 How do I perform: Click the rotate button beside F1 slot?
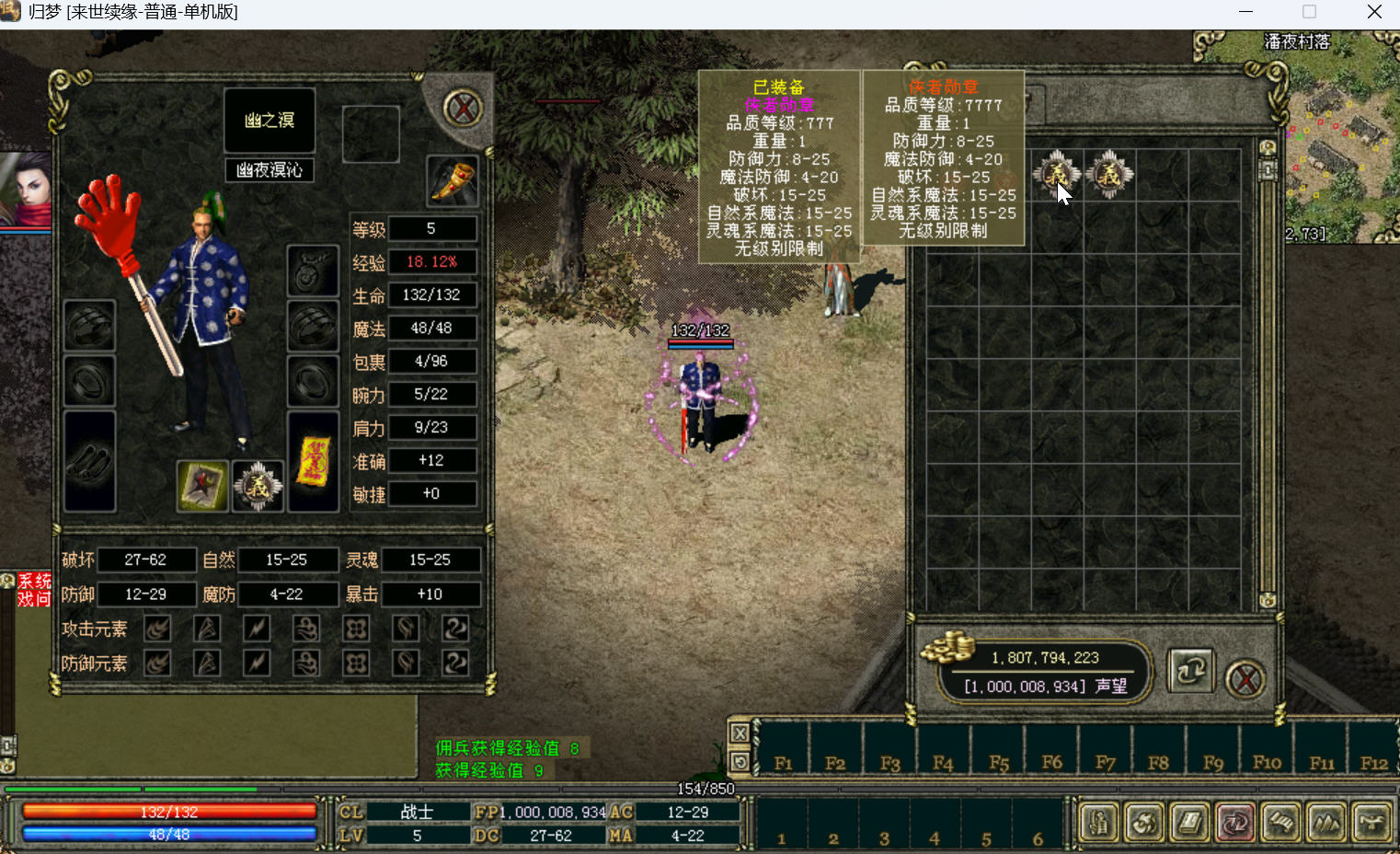coord(740,762)
